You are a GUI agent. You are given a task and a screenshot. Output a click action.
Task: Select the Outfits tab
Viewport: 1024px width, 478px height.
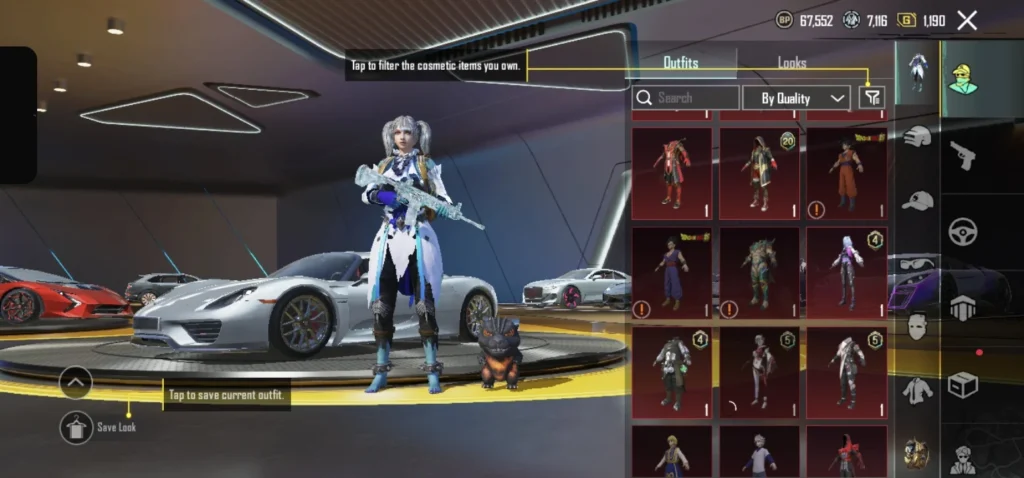(x=681, y=63)
